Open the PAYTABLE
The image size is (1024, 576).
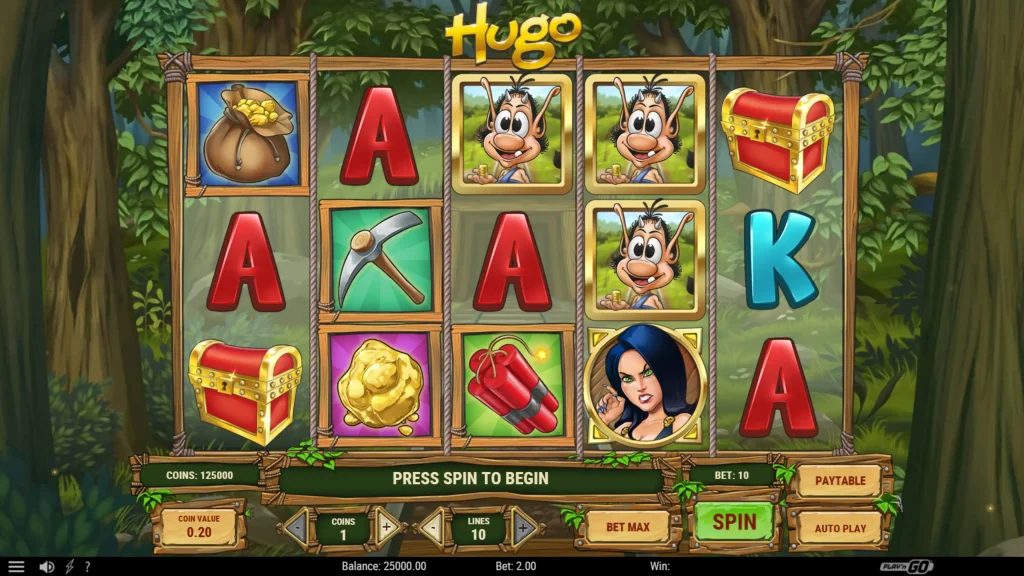(840, 481)
